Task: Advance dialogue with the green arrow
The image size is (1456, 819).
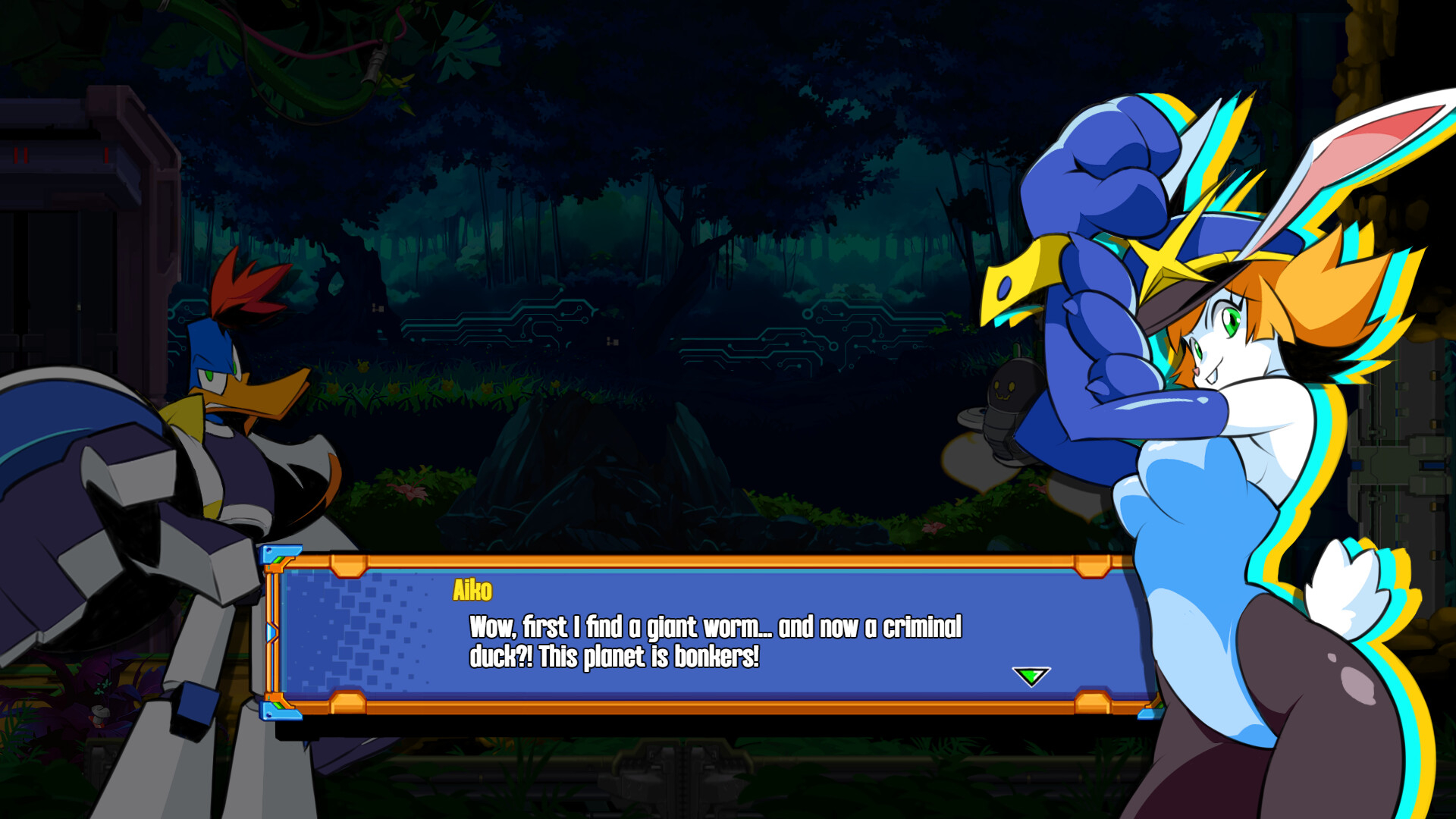Action: tap(1031, 676)
